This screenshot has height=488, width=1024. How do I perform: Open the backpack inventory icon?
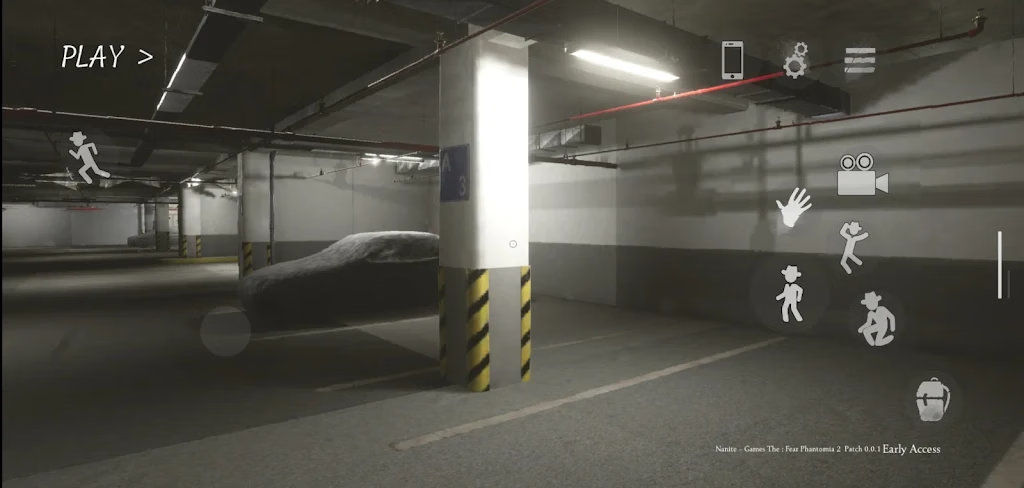[x=932, y=399]
